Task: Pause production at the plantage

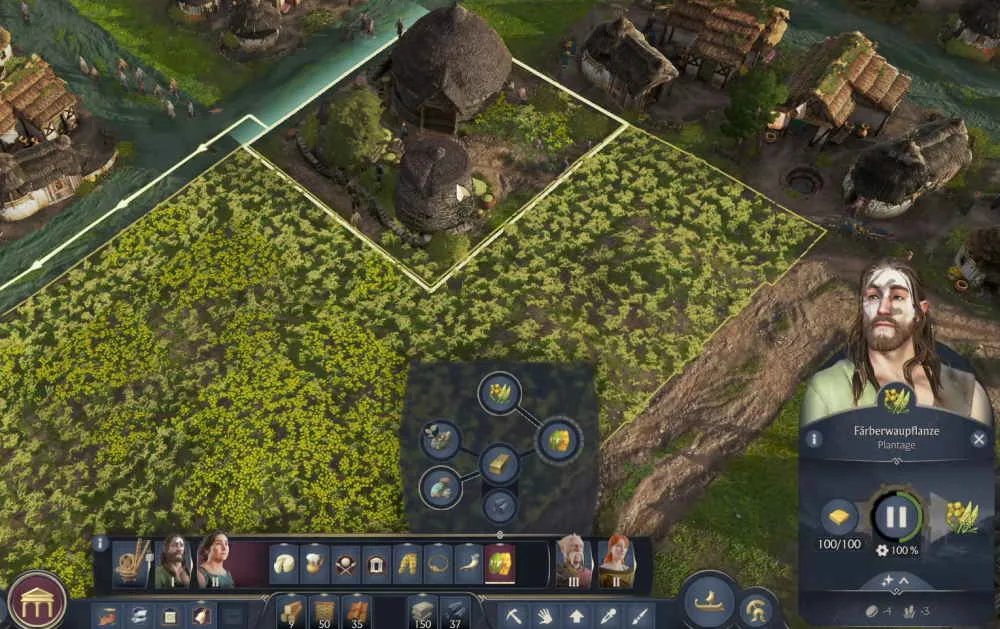Action: [x=896, y=517]
